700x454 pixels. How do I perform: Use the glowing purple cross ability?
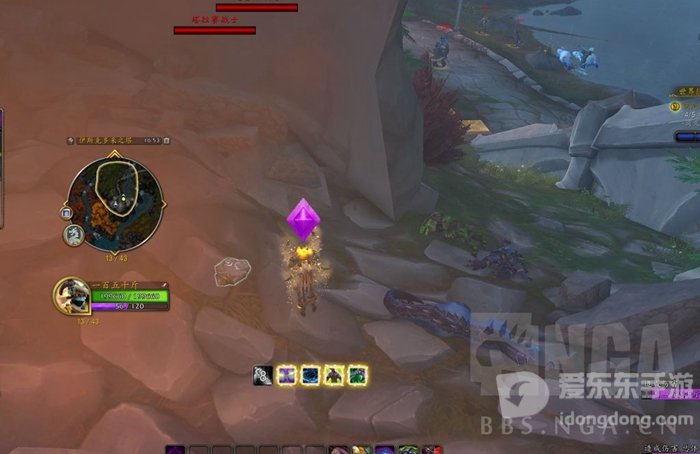(287, 376)
